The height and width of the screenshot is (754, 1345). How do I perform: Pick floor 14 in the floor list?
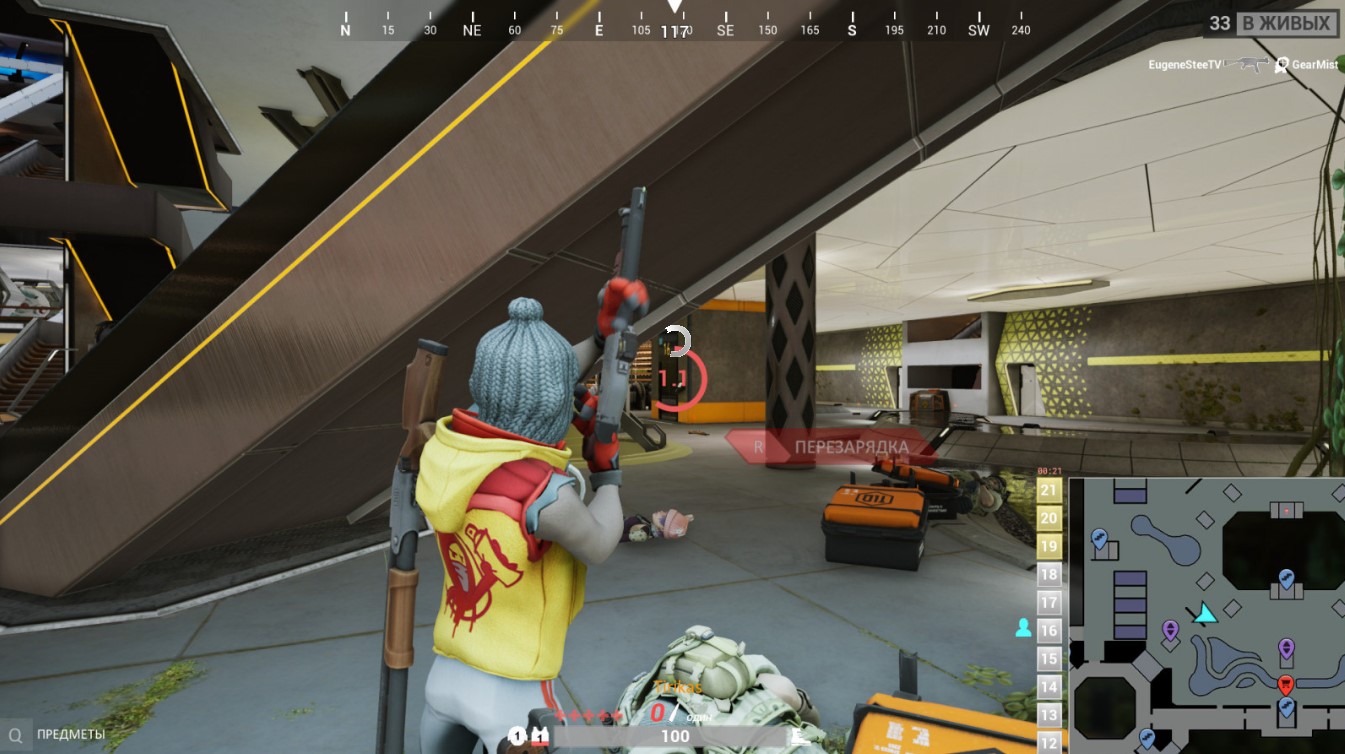(1049, 686)
